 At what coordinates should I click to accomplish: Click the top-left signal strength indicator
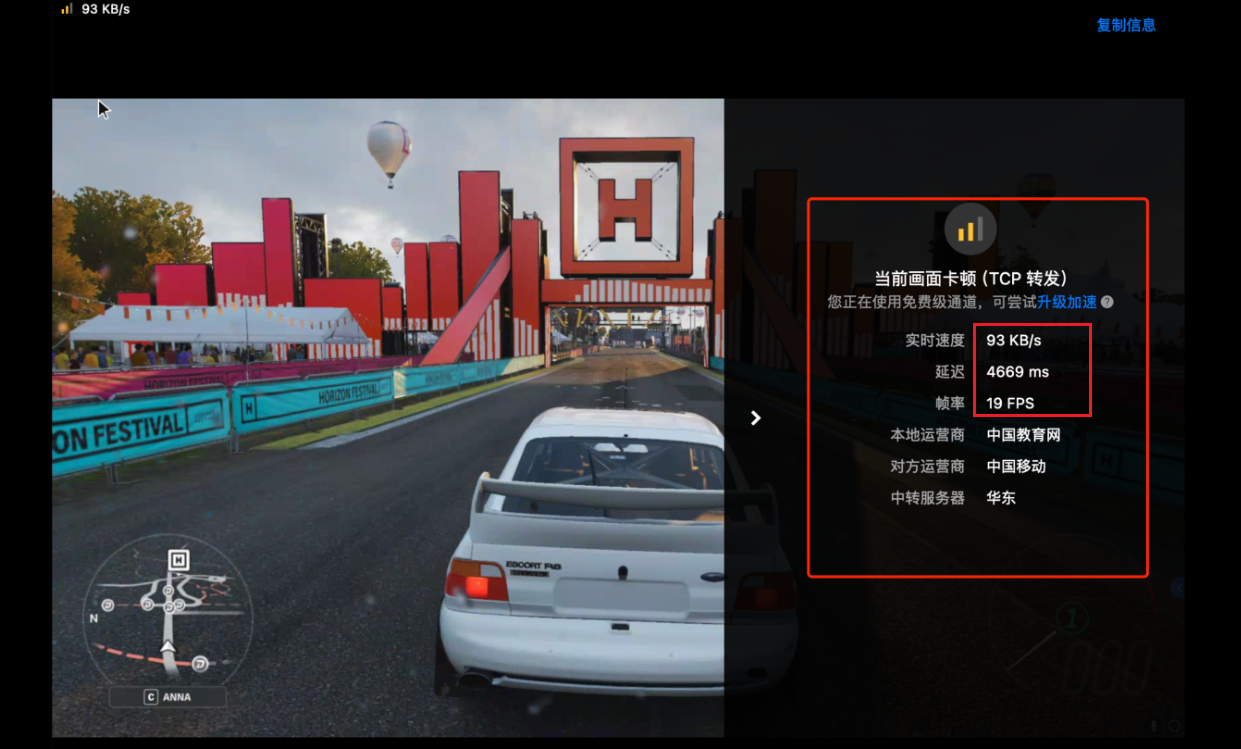[67, 9]
